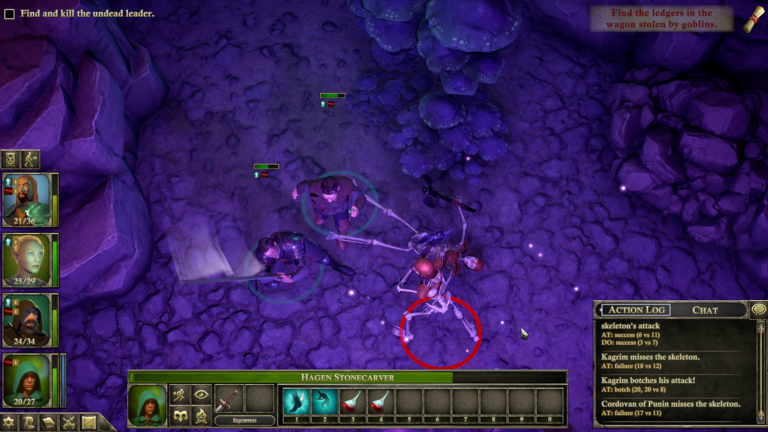Toggle the undead leader objective checkbox
Screen dimensions: 768x432
(9, 14)
